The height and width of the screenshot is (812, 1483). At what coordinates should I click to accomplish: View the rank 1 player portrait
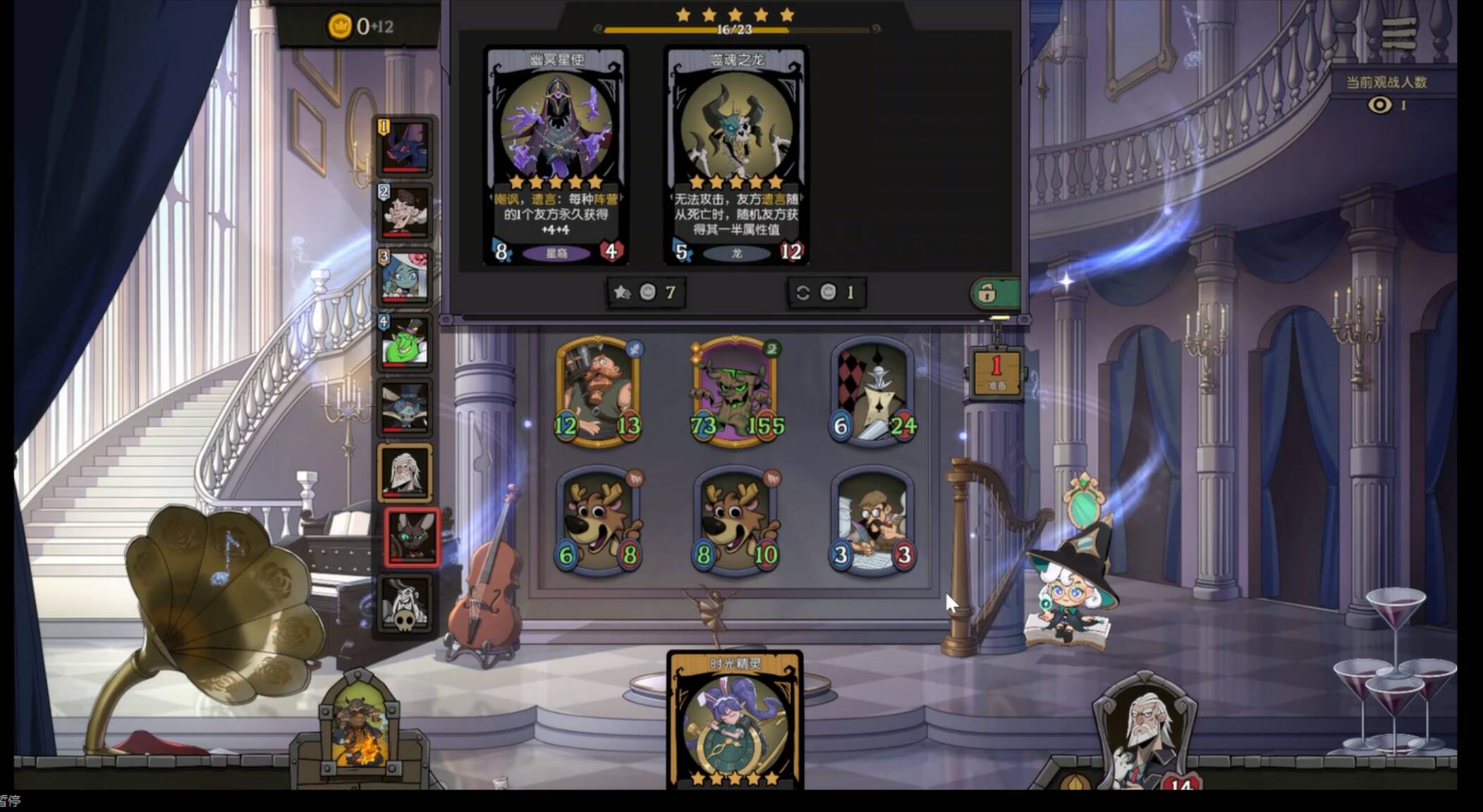[405, 147]
